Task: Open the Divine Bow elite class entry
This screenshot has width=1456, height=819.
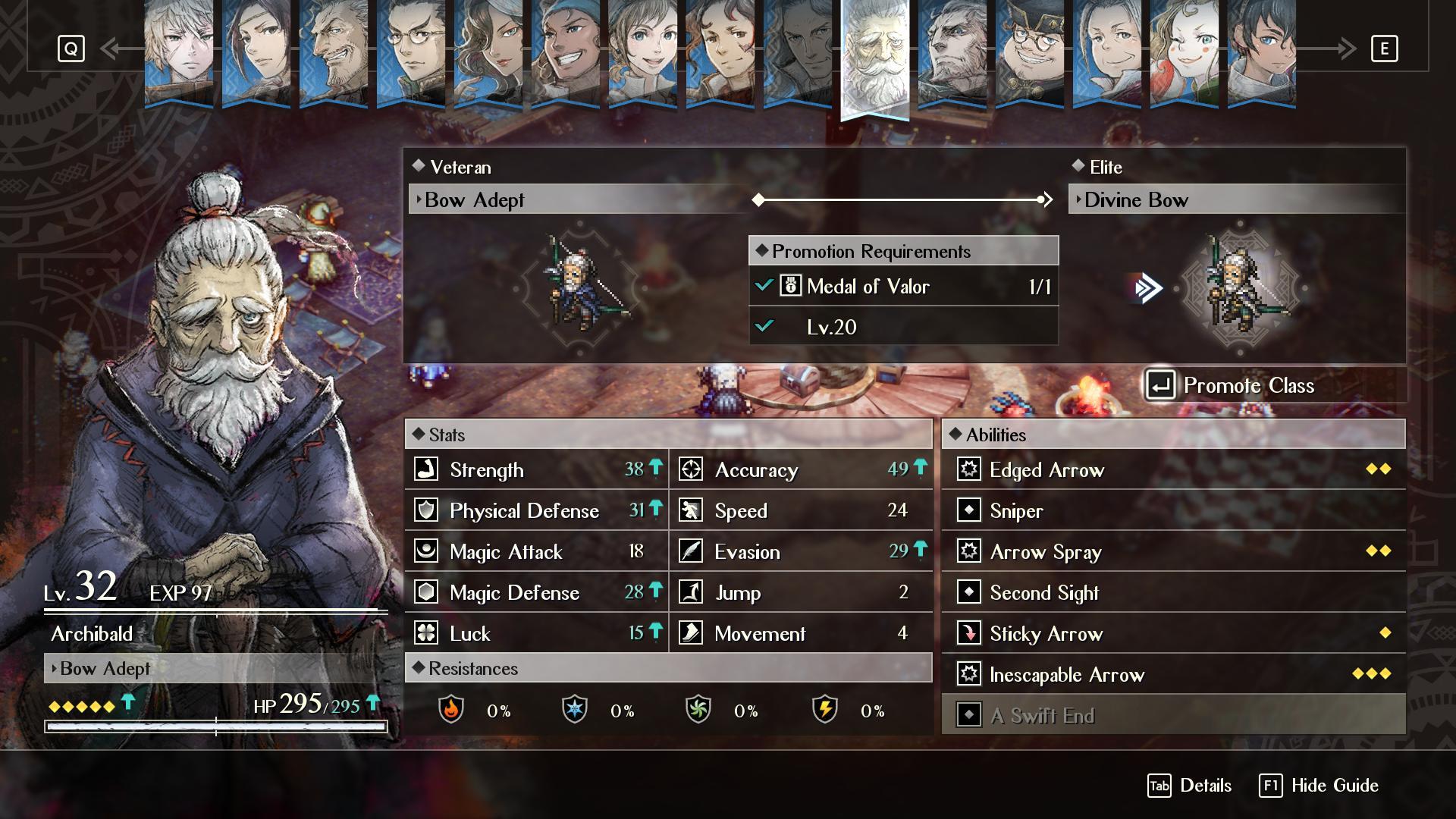Action: (1236, 200)
